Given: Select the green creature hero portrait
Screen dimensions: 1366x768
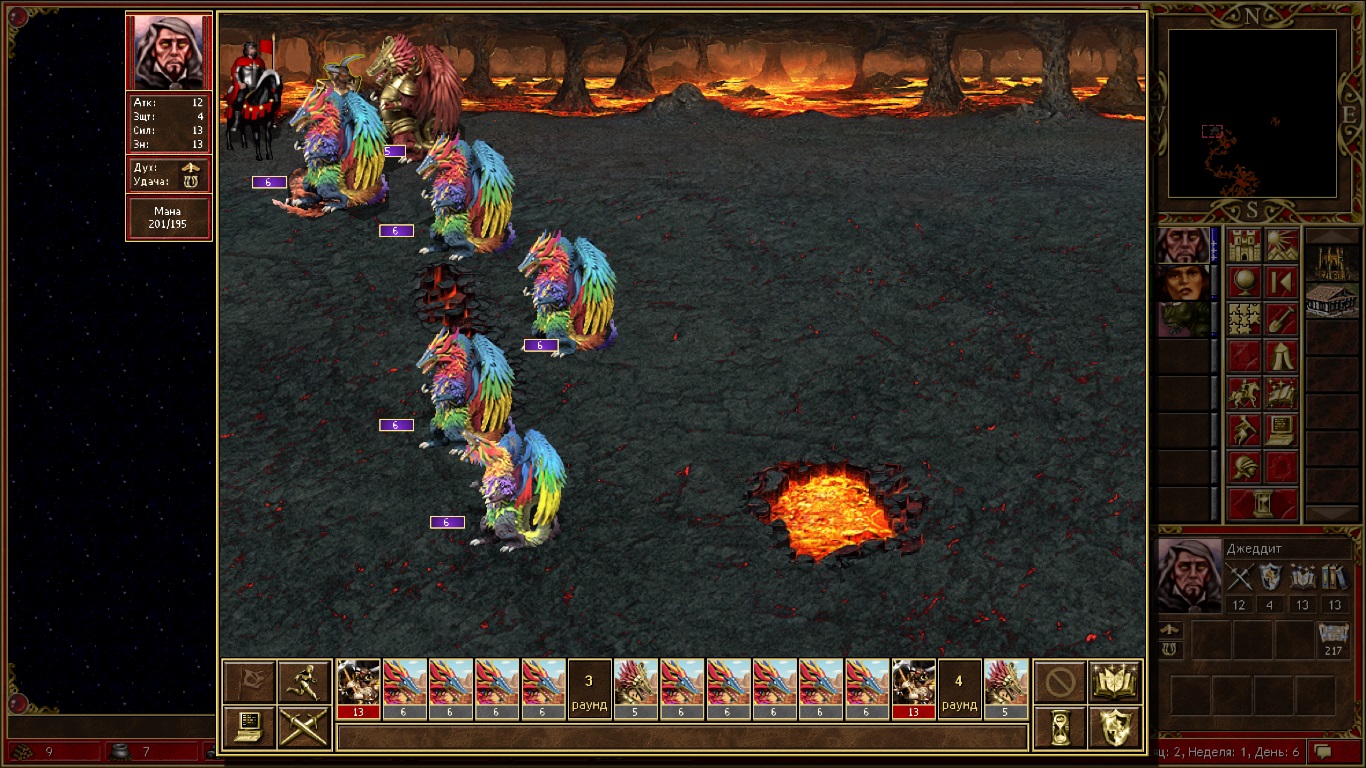Looking at the screenshot, I should (1182, 320).
